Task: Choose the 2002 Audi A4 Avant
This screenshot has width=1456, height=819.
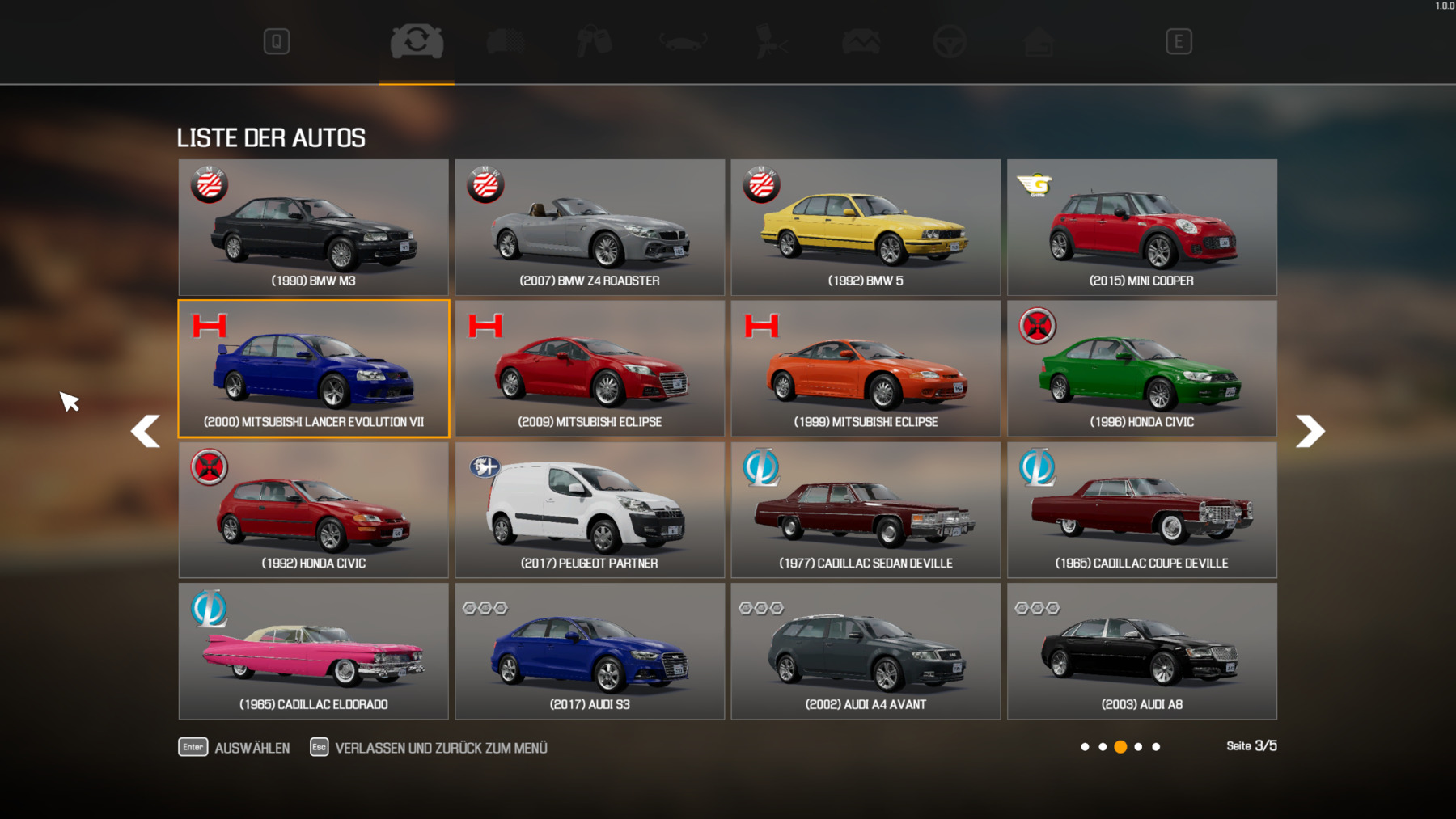Action: pyautogui.click(x=866, y=651)
